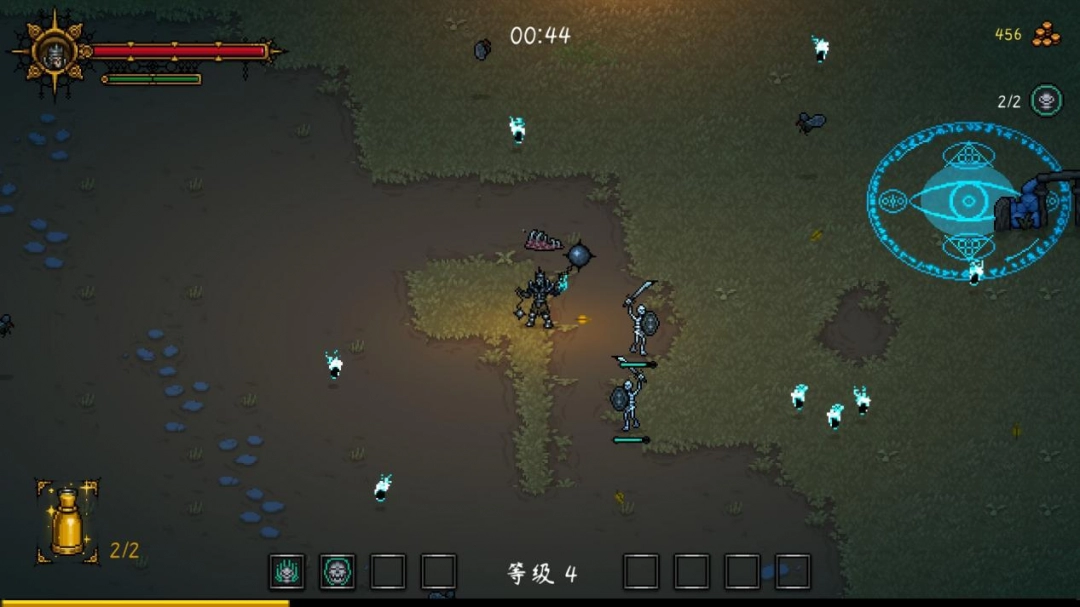
Task: Use the golden potion flask
Action: 67,522
